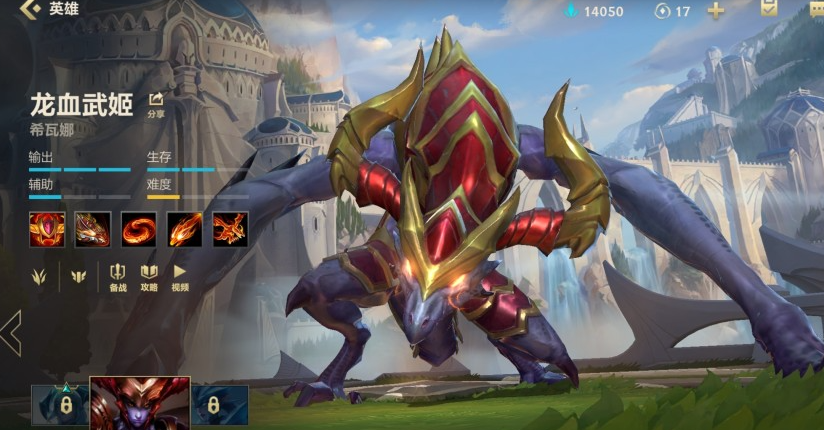Select the highlighted red-haired skin portrait

pyautogui.click(x=139, y=404)
